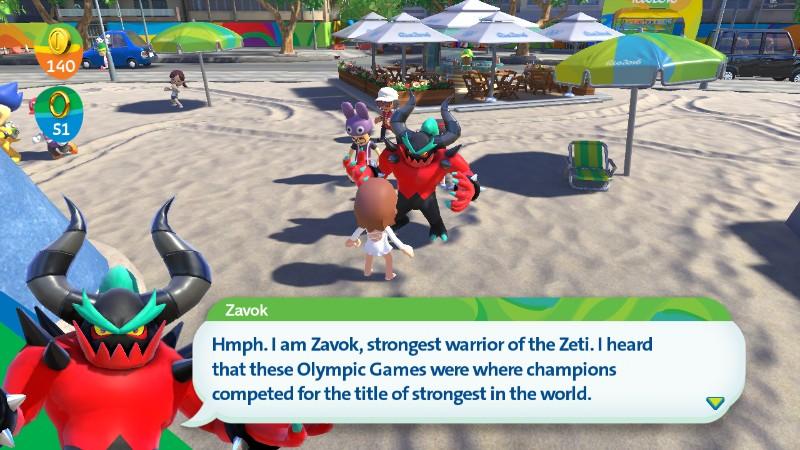Advance dialogue with the green down arrow
Screen dimensions: 800x450
coord(715,402)
